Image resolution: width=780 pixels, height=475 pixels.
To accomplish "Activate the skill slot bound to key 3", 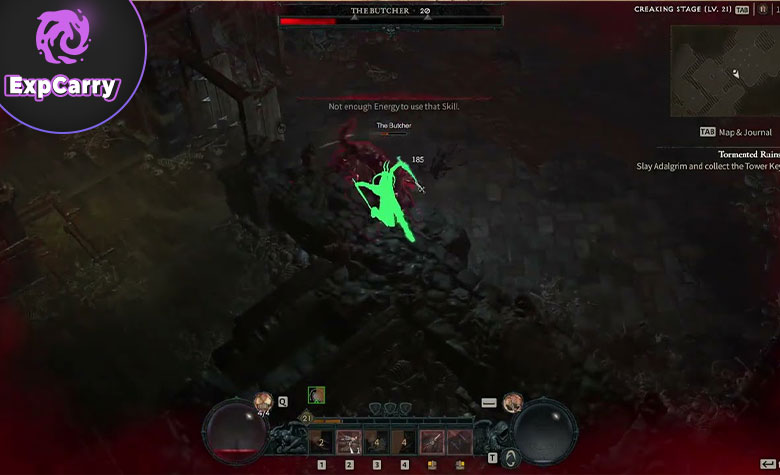I will [x=377, y=442].
